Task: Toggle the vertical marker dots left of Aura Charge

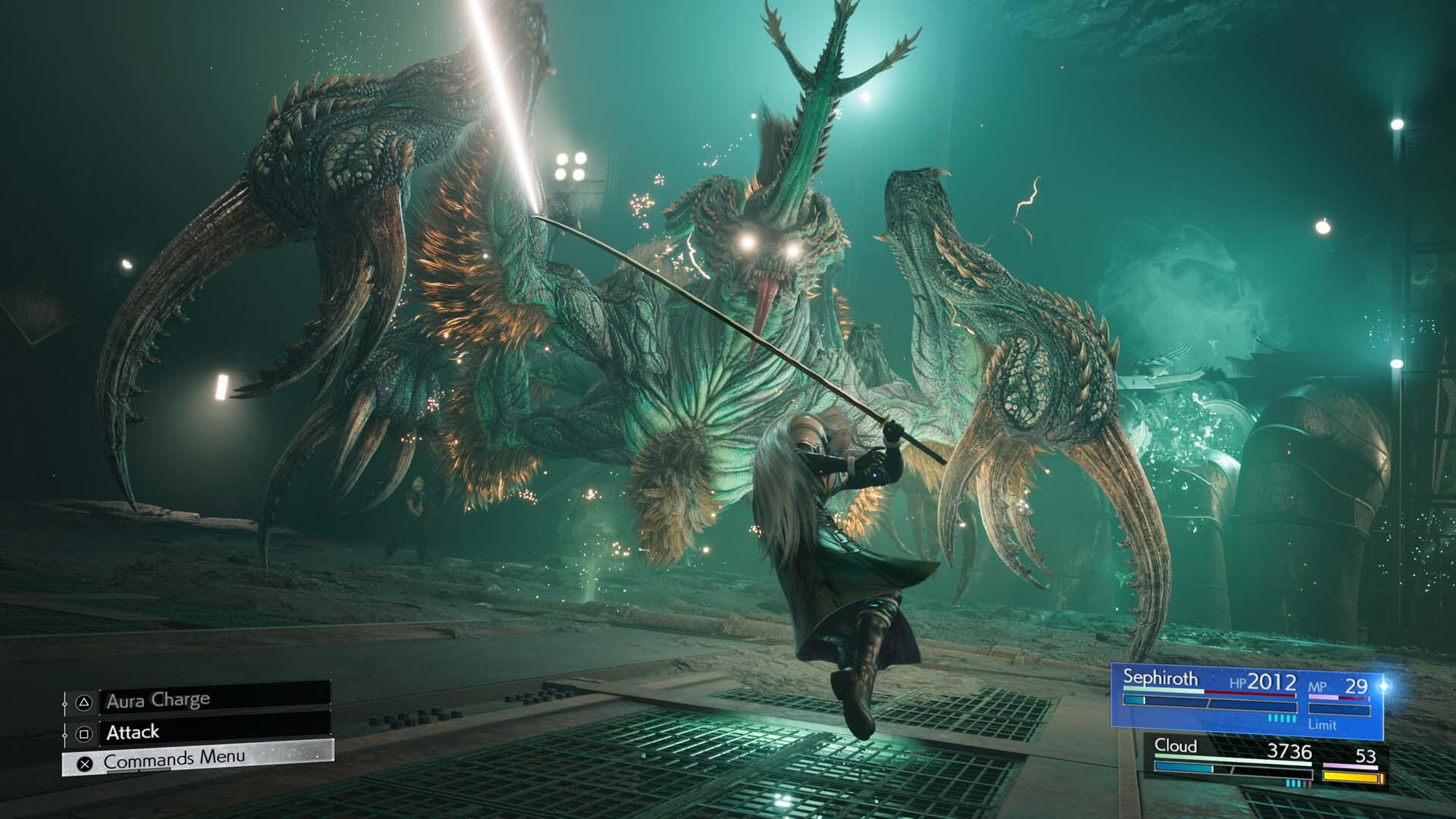Action: pyautogui.click(x=67, y=704)
